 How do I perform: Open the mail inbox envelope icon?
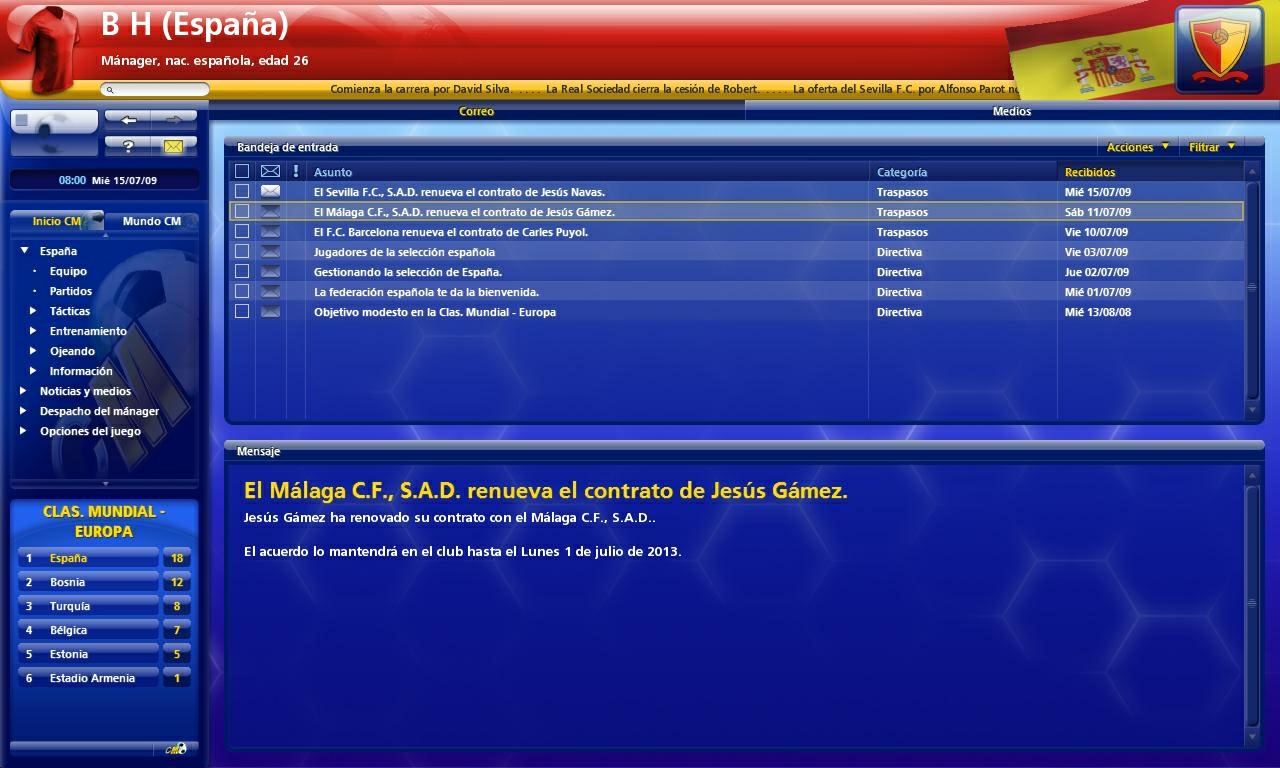[x=173, y=145]
